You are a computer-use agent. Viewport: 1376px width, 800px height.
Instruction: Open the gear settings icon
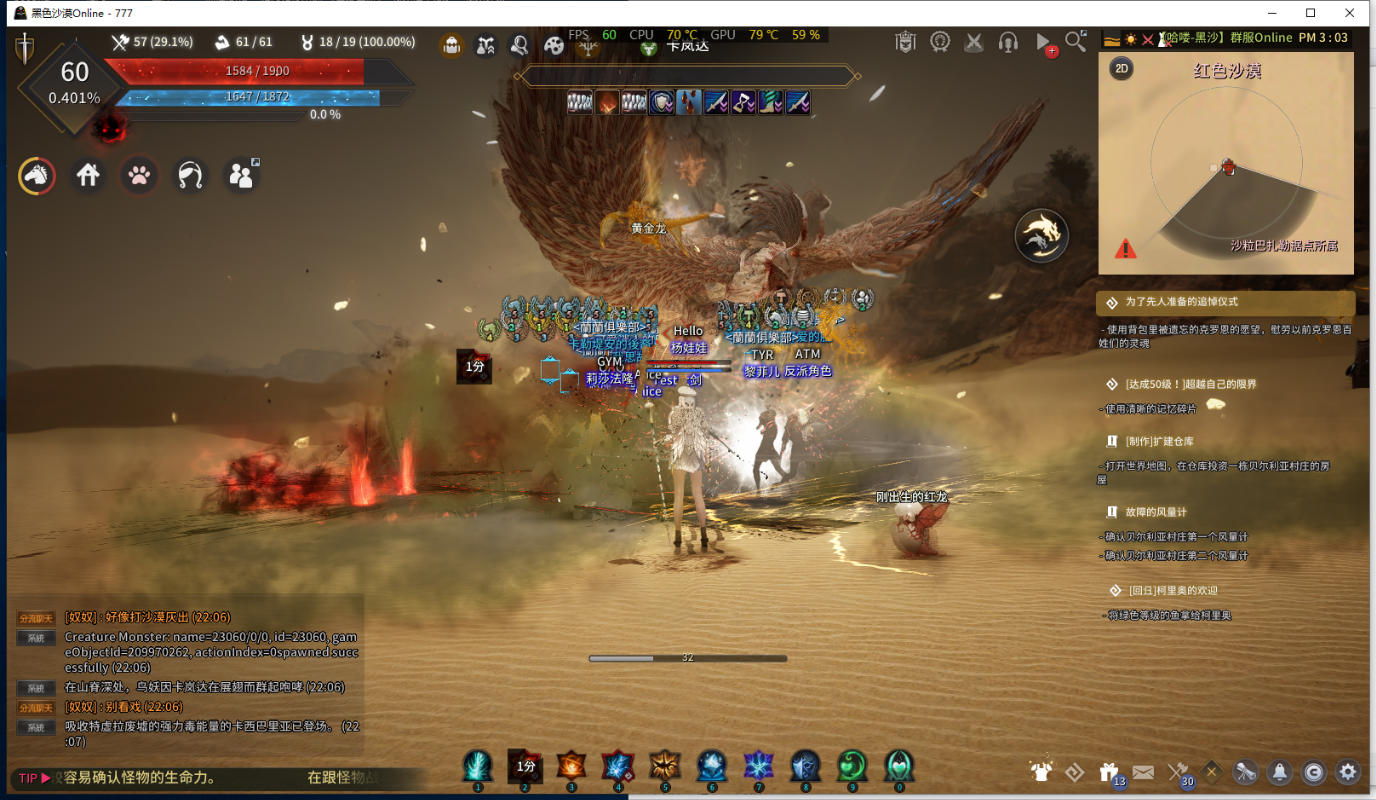click(1348, 772)
